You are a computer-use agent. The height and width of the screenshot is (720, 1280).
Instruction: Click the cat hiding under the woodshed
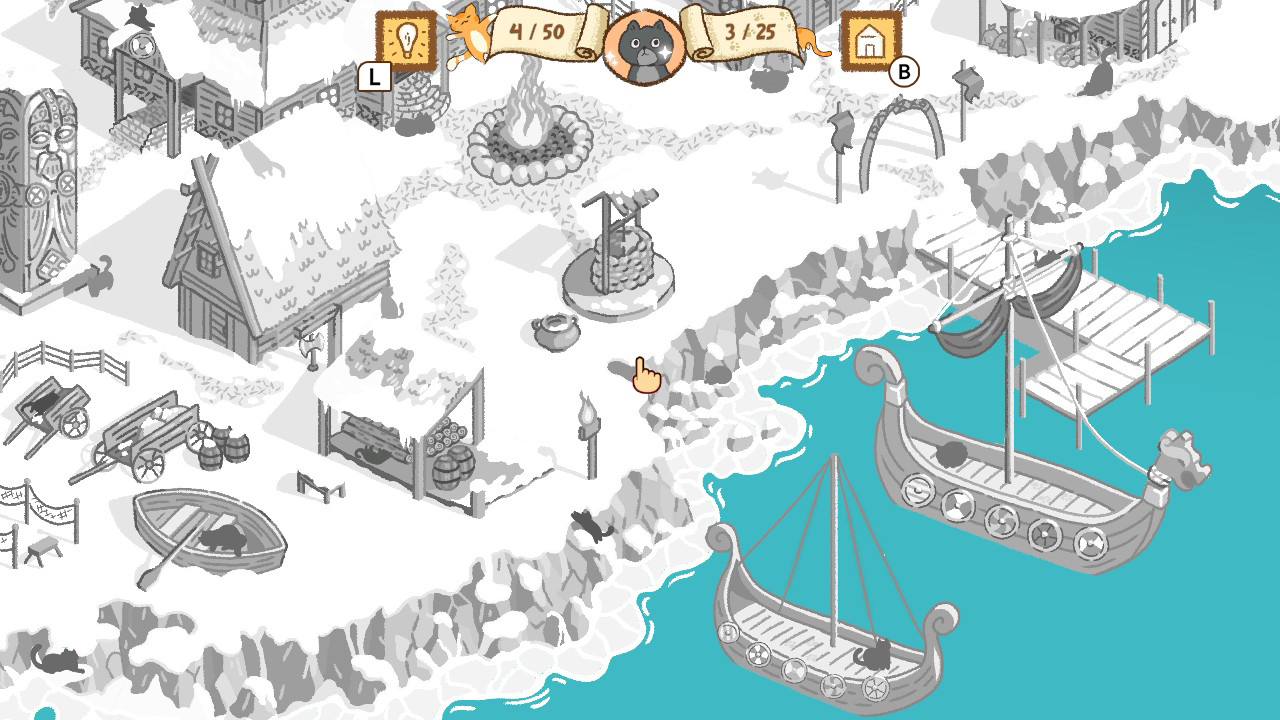(370, 455)
